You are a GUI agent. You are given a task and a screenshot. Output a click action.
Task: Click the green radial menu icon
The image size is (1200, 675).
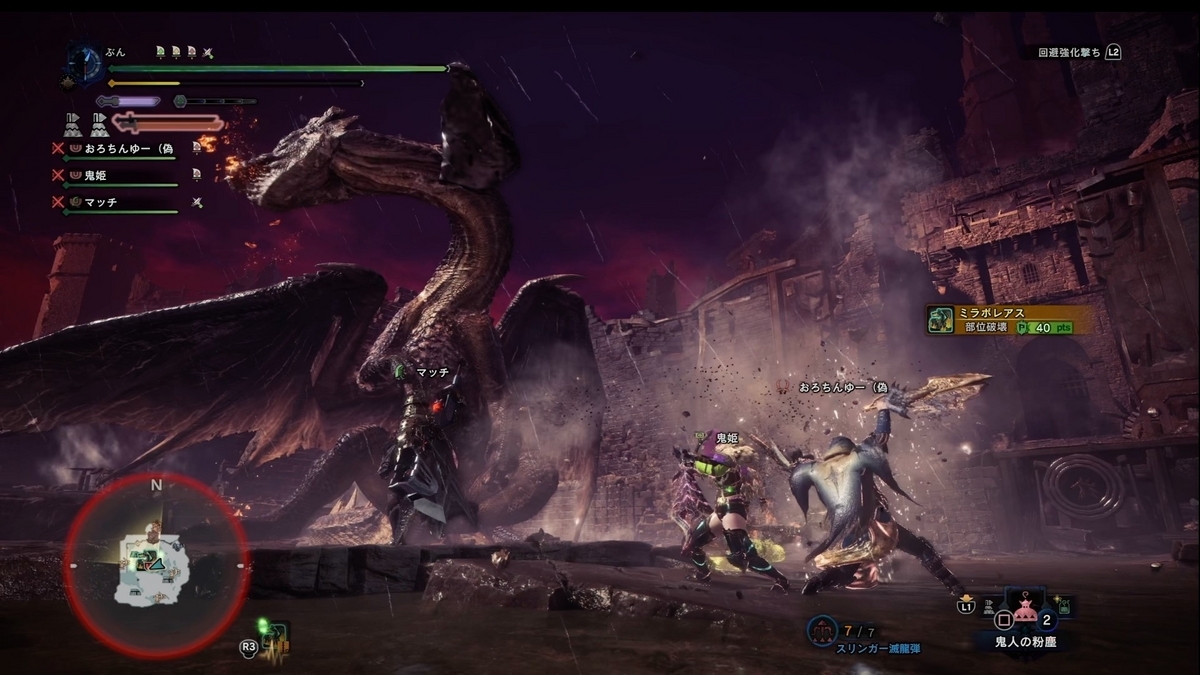tap(273, 636)
